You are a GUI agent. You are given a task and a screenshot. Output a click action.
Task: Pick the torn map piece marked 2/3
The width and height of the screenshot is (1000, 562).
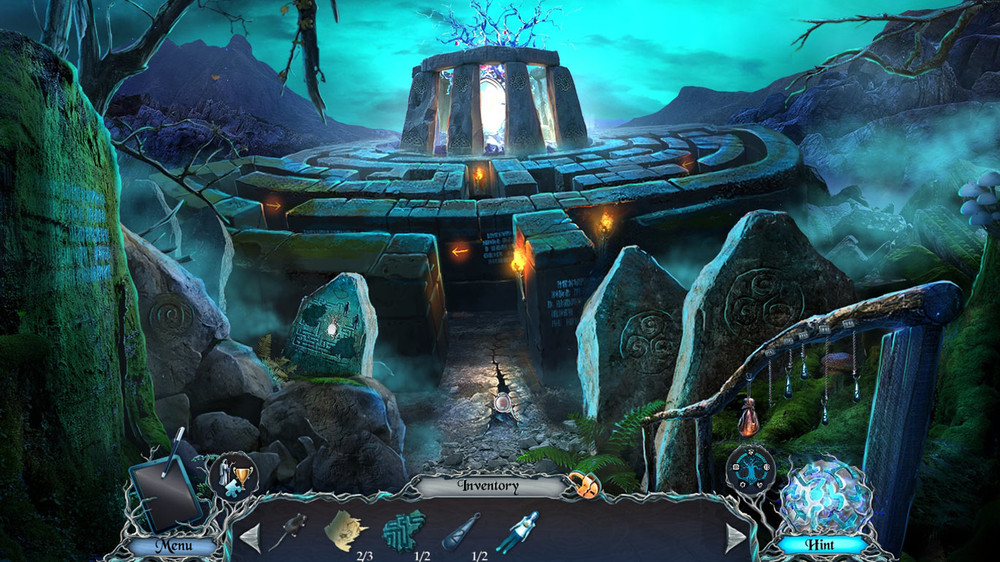pos(345,527)
